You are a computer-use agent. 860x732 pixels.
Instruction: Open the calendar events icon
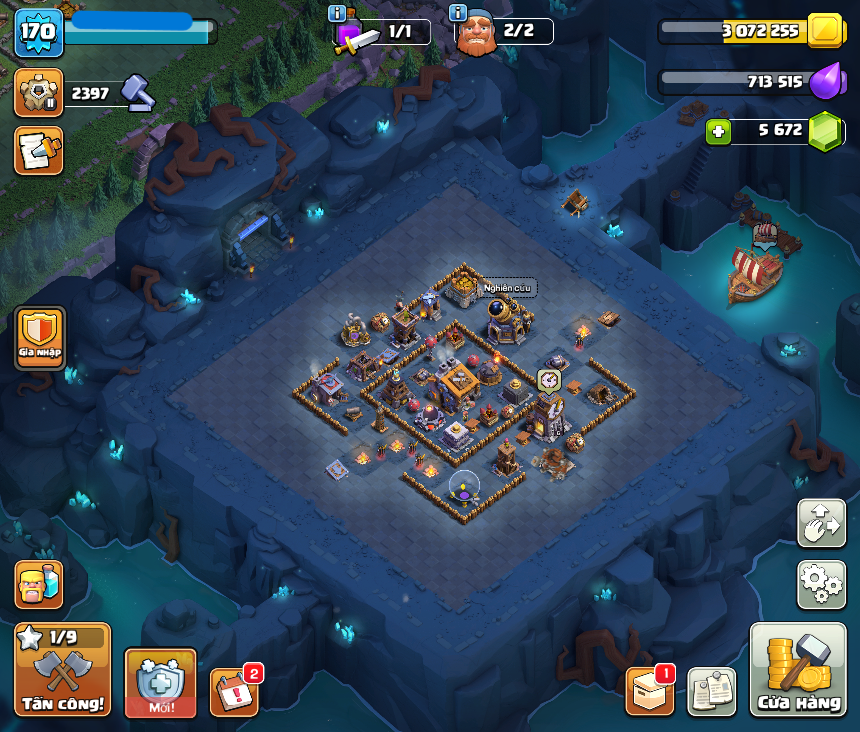point(234,692)
